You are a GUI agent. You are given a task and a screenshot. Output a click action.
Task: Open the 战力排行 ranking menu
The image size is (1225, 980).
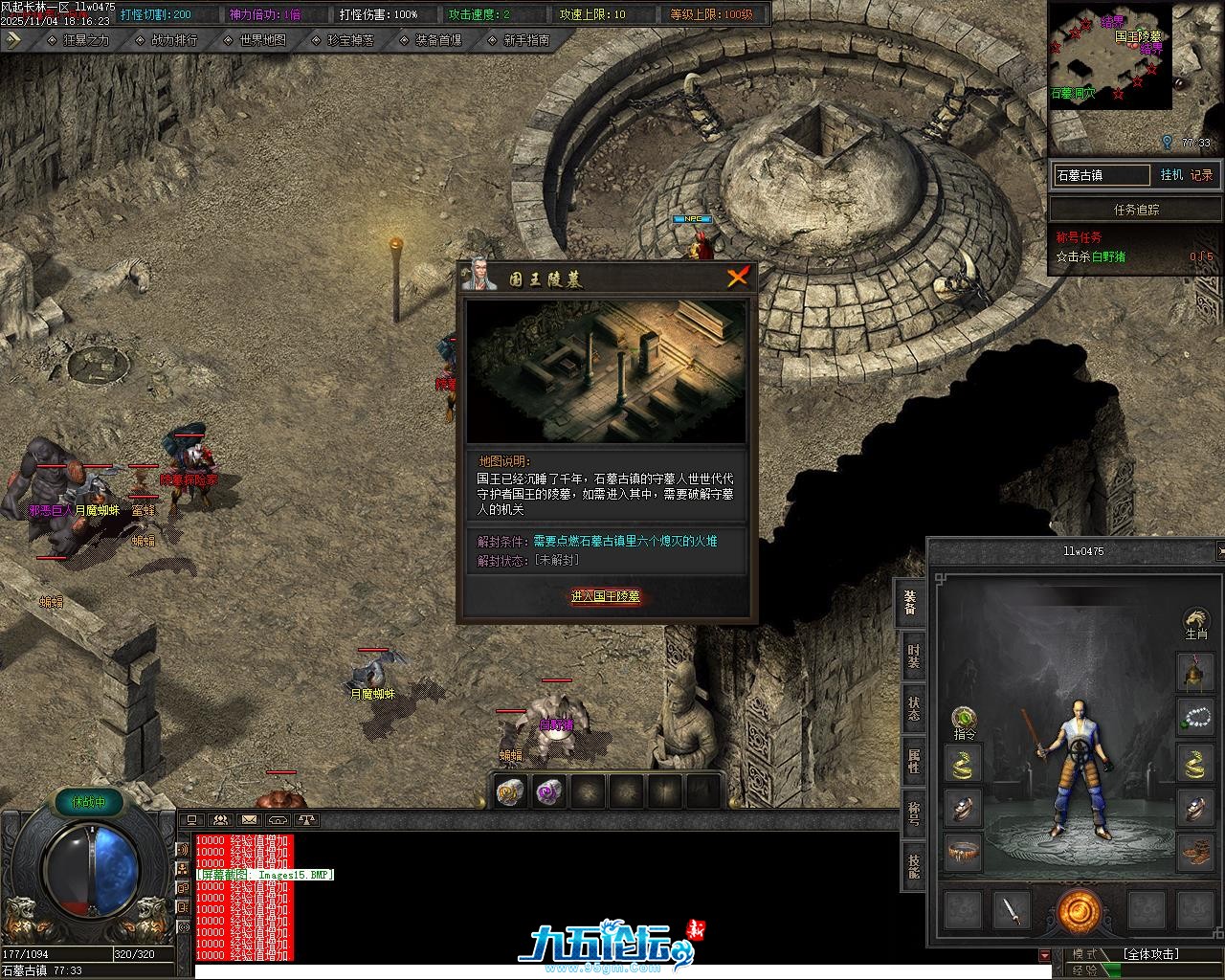coord(174,40)
